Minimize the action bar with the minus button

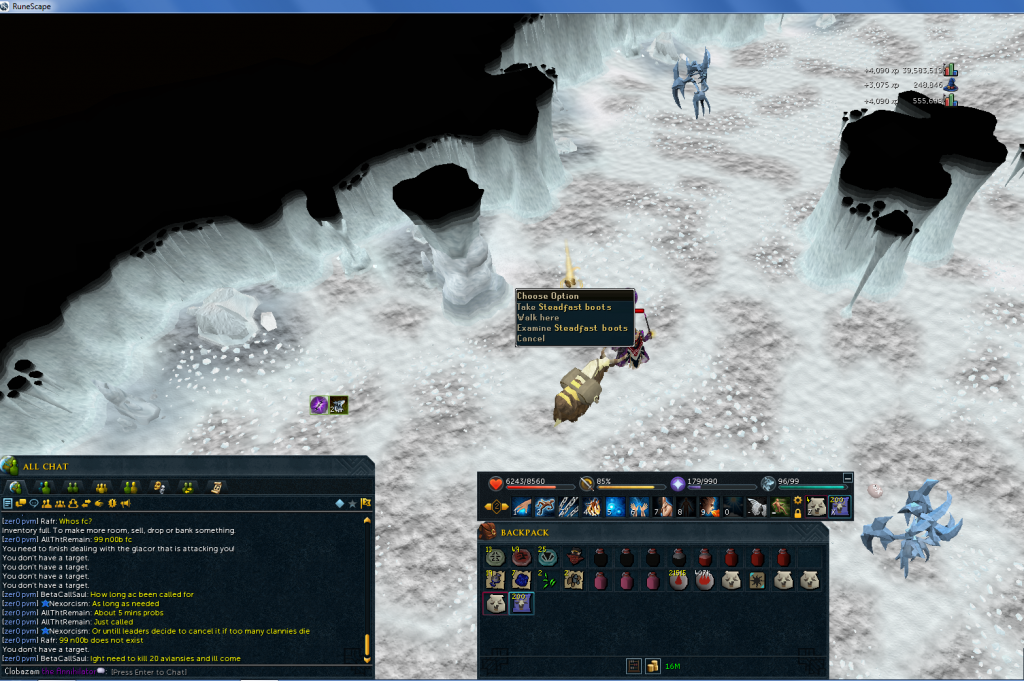(849, 478)
